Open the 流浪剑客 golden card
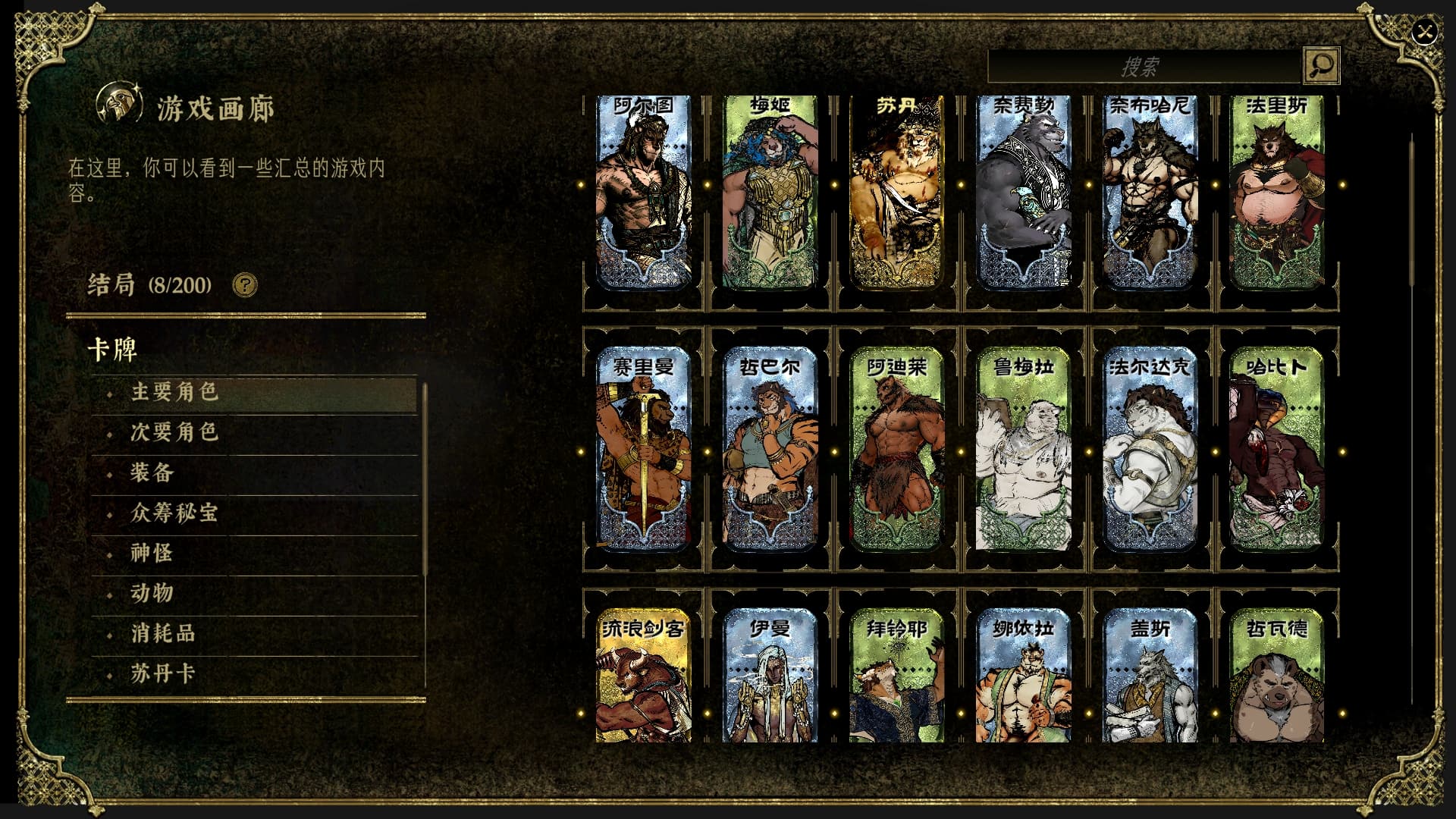The width and height of the screenshot is (1456, 819). [643, 676]
